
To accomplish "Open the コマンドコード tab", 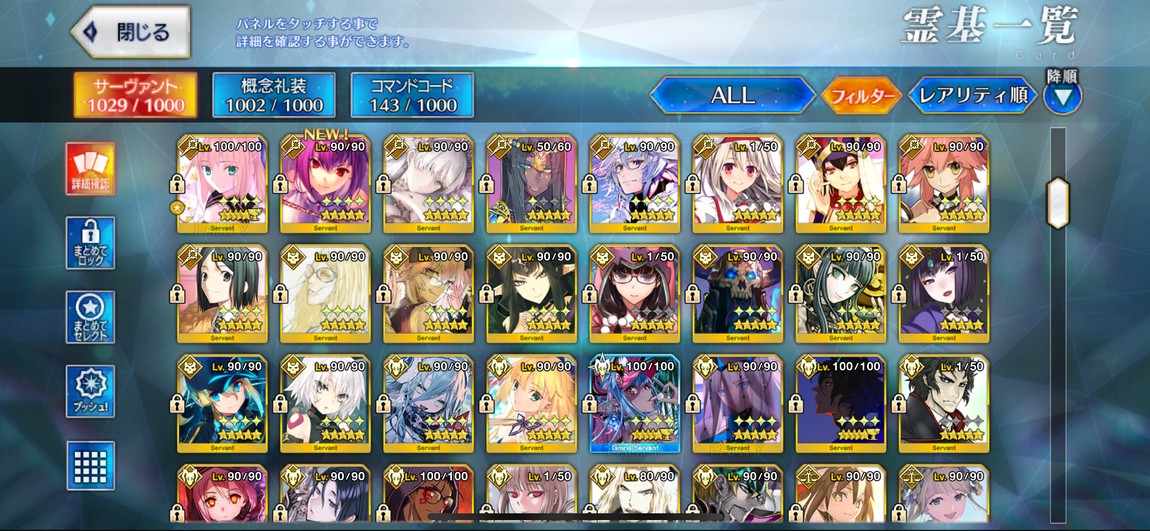I will pos(411,95).
